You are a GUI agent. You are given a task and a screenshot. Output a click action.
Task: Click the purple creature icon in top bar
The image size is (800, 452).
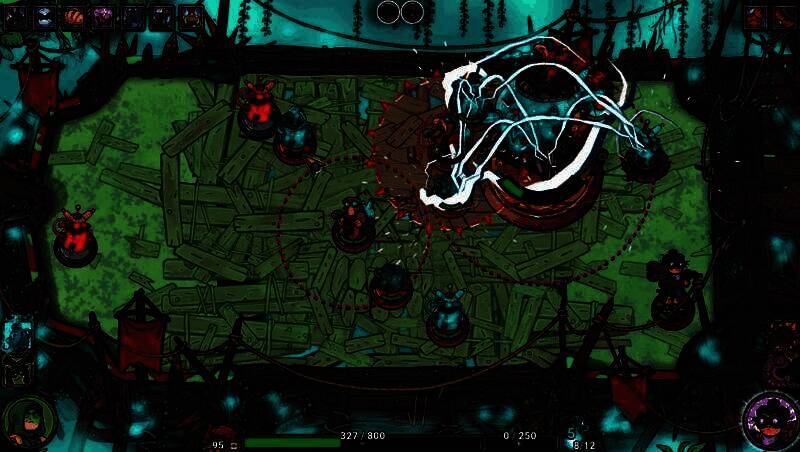click(x=103, y=15)
